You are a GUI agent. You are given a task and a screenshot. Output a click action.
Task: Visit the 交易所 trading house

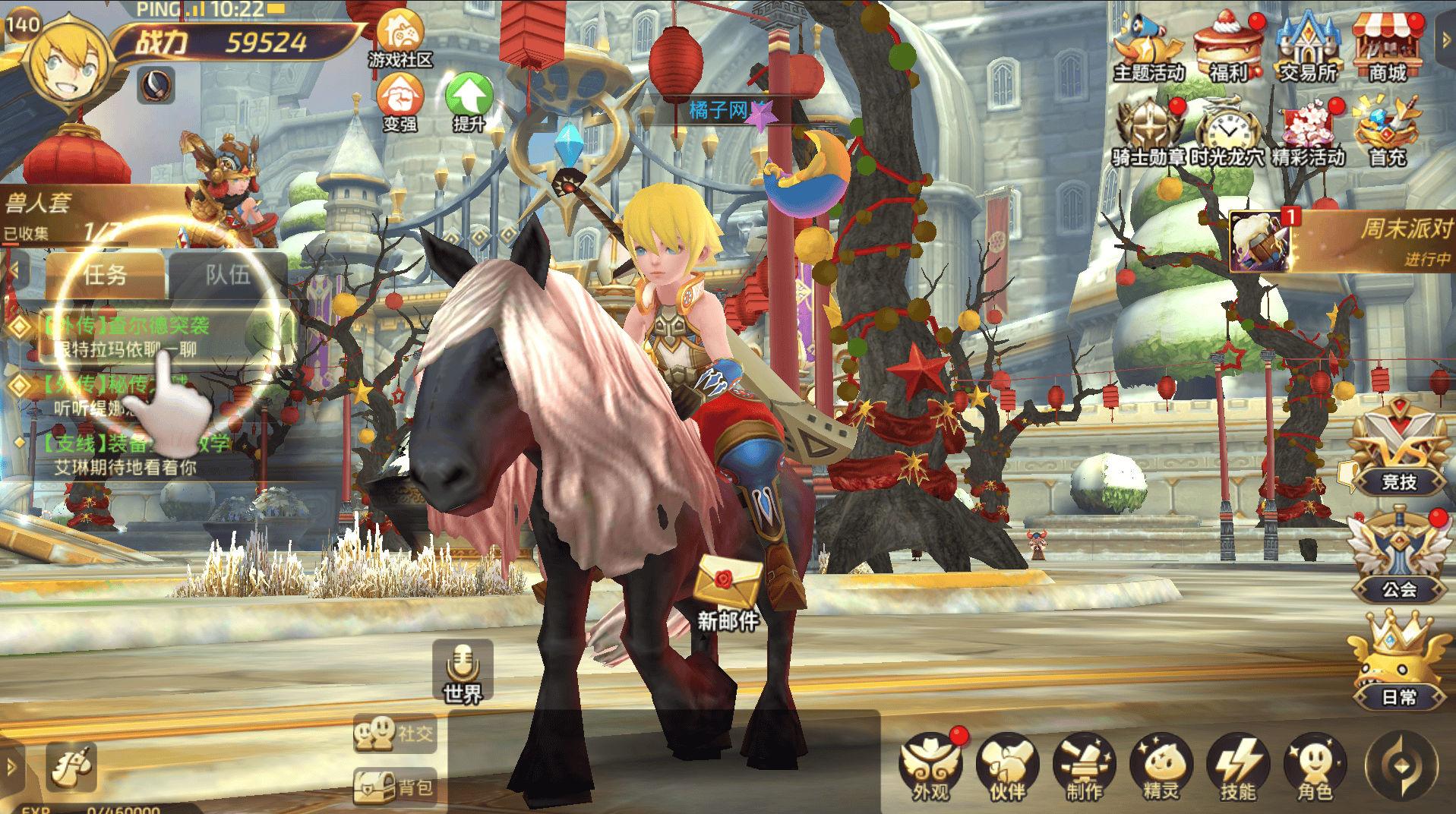(x=1307, y=46)
